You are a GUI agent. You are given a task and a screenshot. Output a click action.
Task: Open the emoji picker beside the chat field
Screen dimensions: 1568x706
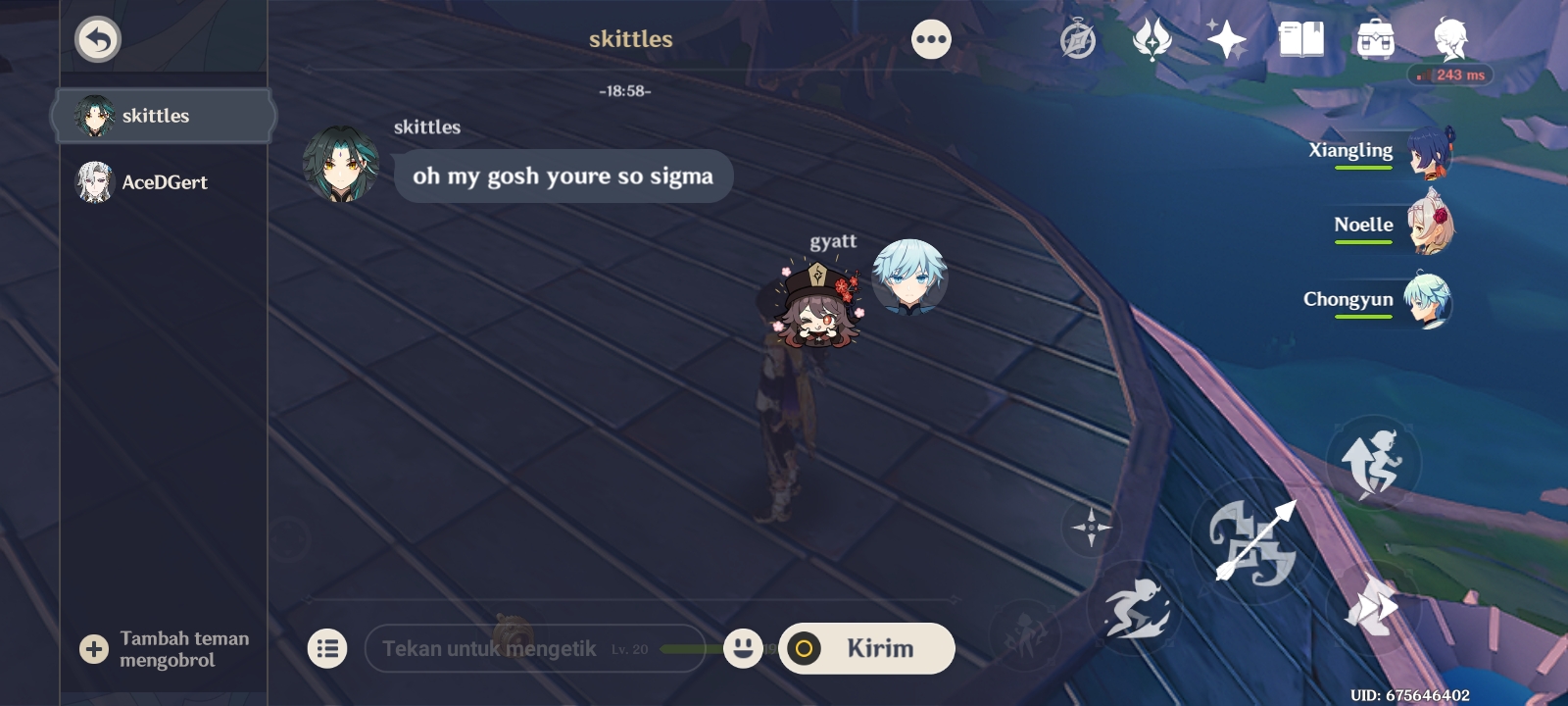point(744,648)
